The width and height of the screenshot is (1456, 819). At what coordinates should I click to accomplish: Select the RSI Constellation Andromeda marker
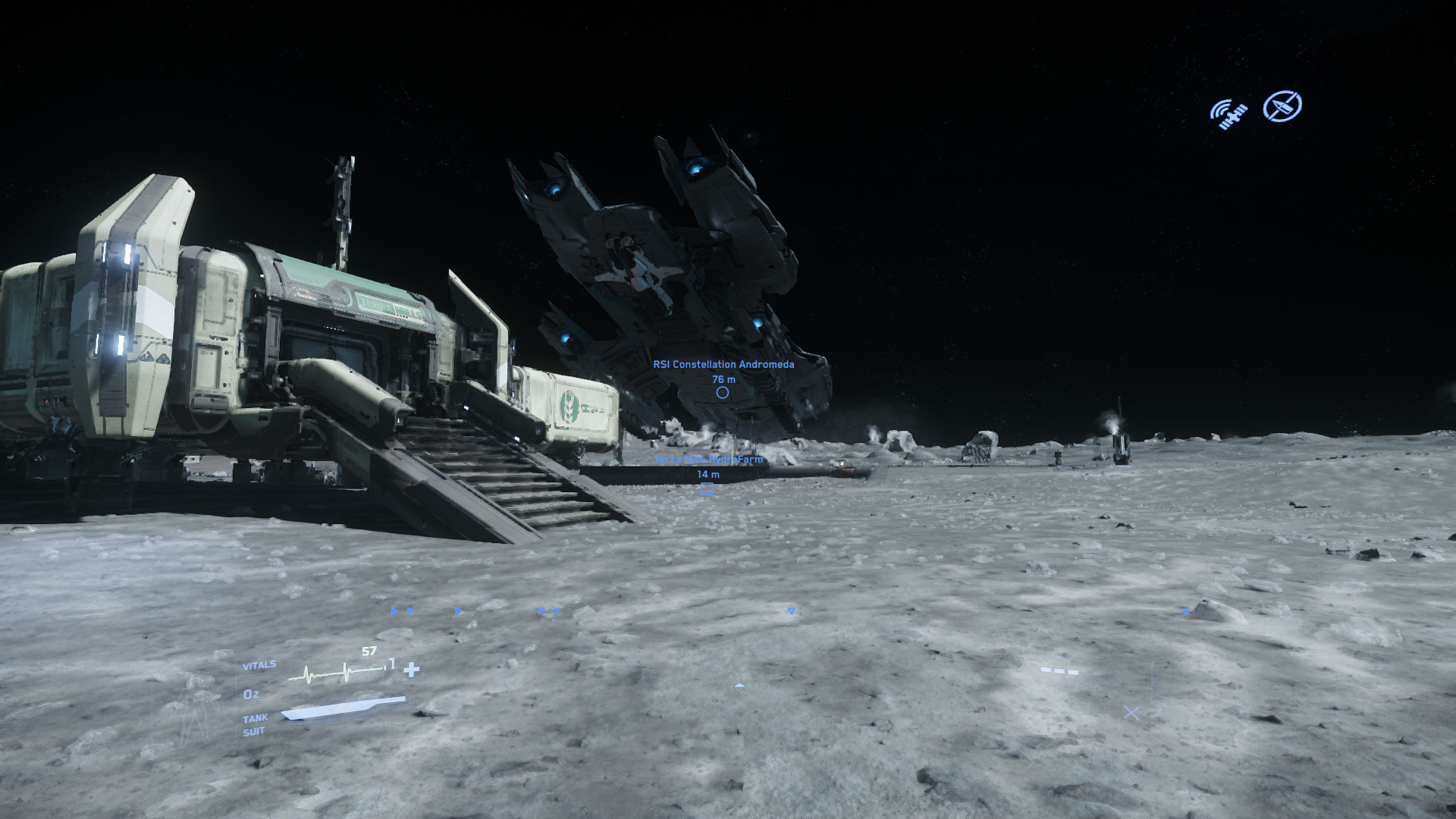pyautogui.click(x=723, y=392)
